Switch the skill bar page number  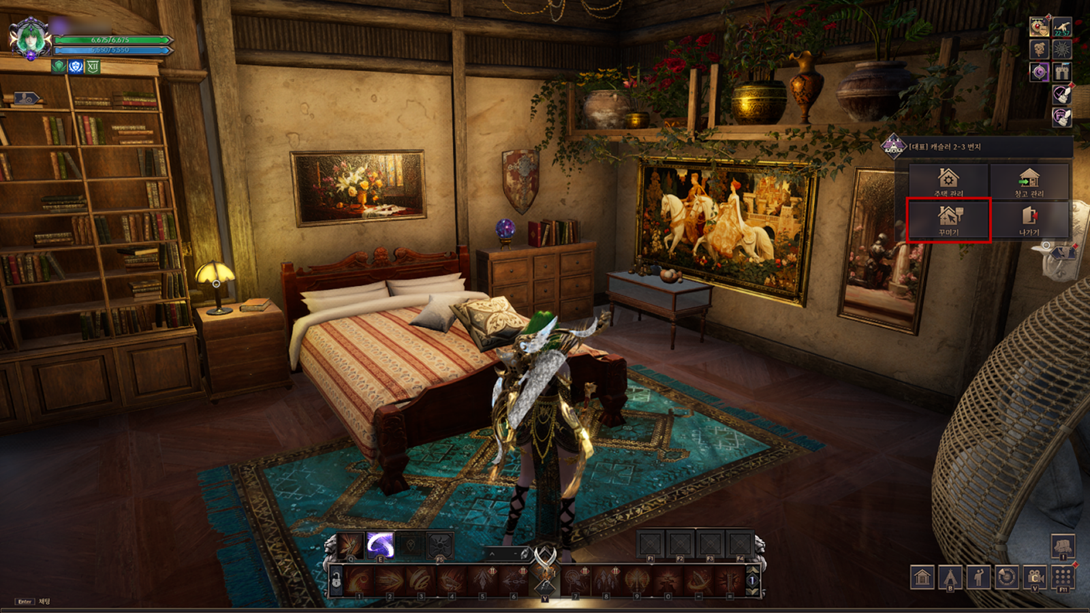pos(752,581)
